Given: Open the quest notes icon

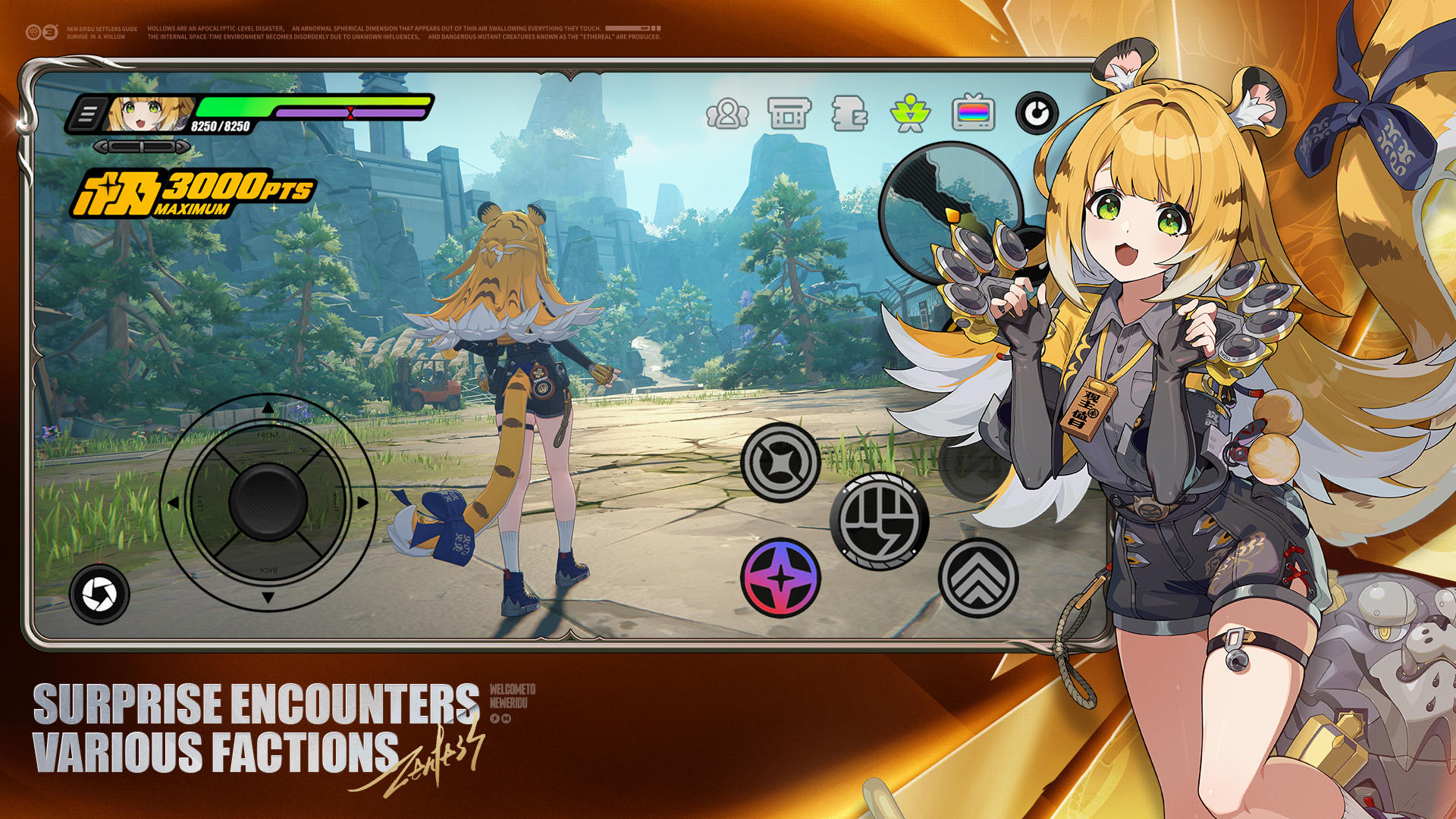Looking at the screenshot, I should click(851, 115).
